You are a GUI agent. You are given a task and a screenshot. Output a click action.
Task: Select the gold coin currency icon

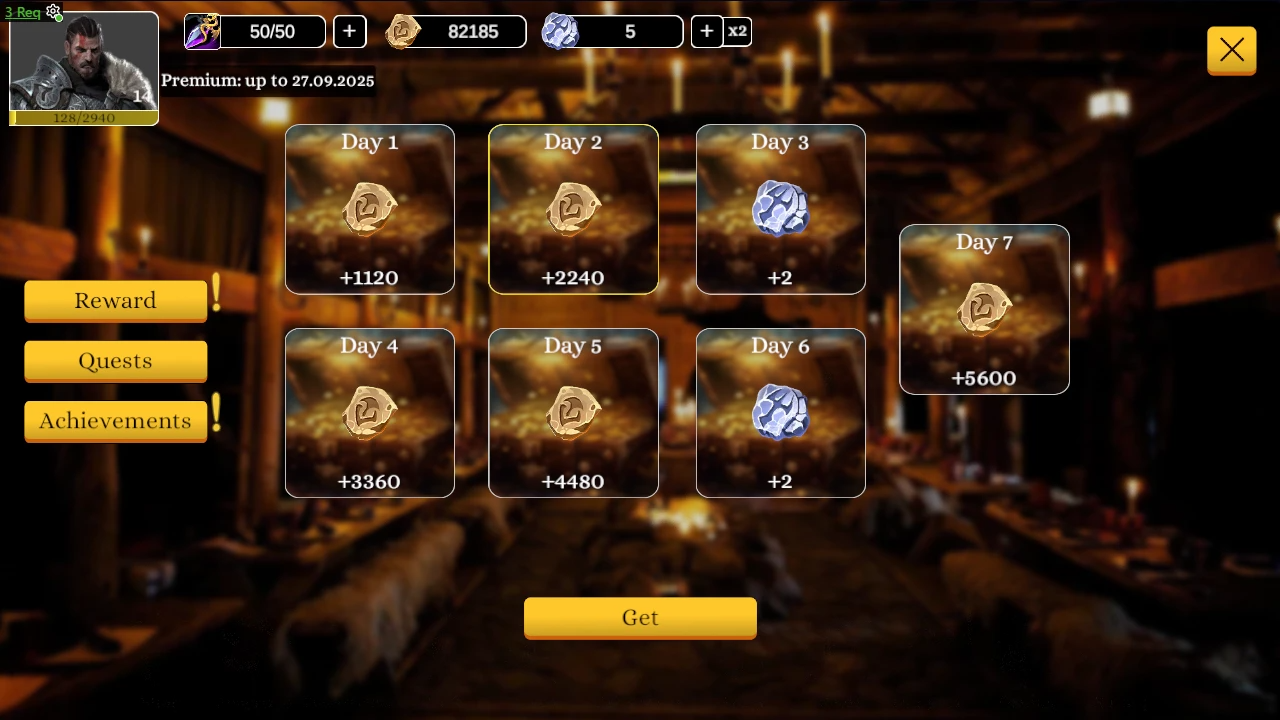tap(404, 31)
